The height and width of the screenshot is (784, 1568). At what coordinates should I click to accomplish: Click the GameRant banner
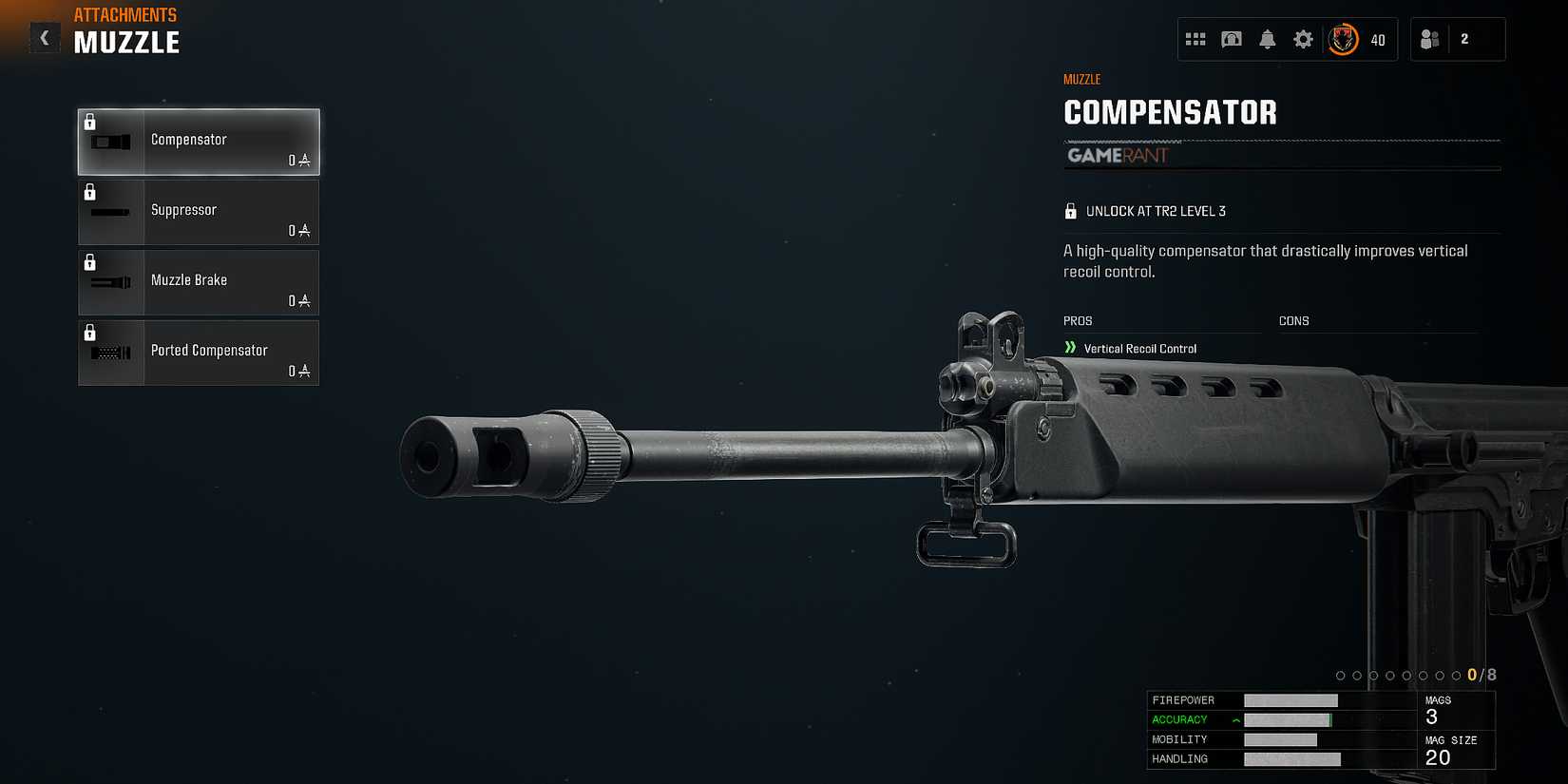[1119, 156]
